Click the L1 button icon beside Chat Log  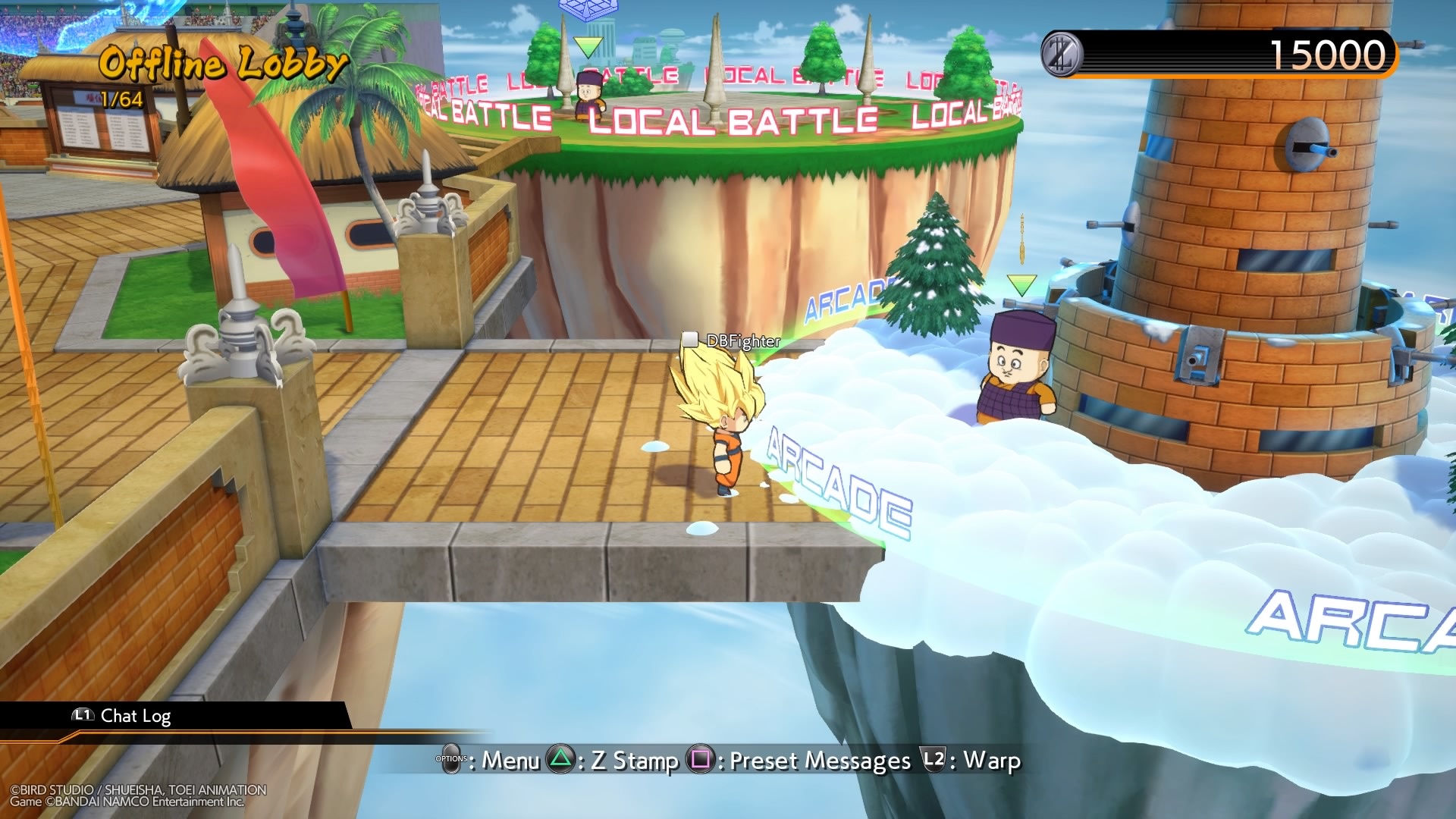pos(82,715)
